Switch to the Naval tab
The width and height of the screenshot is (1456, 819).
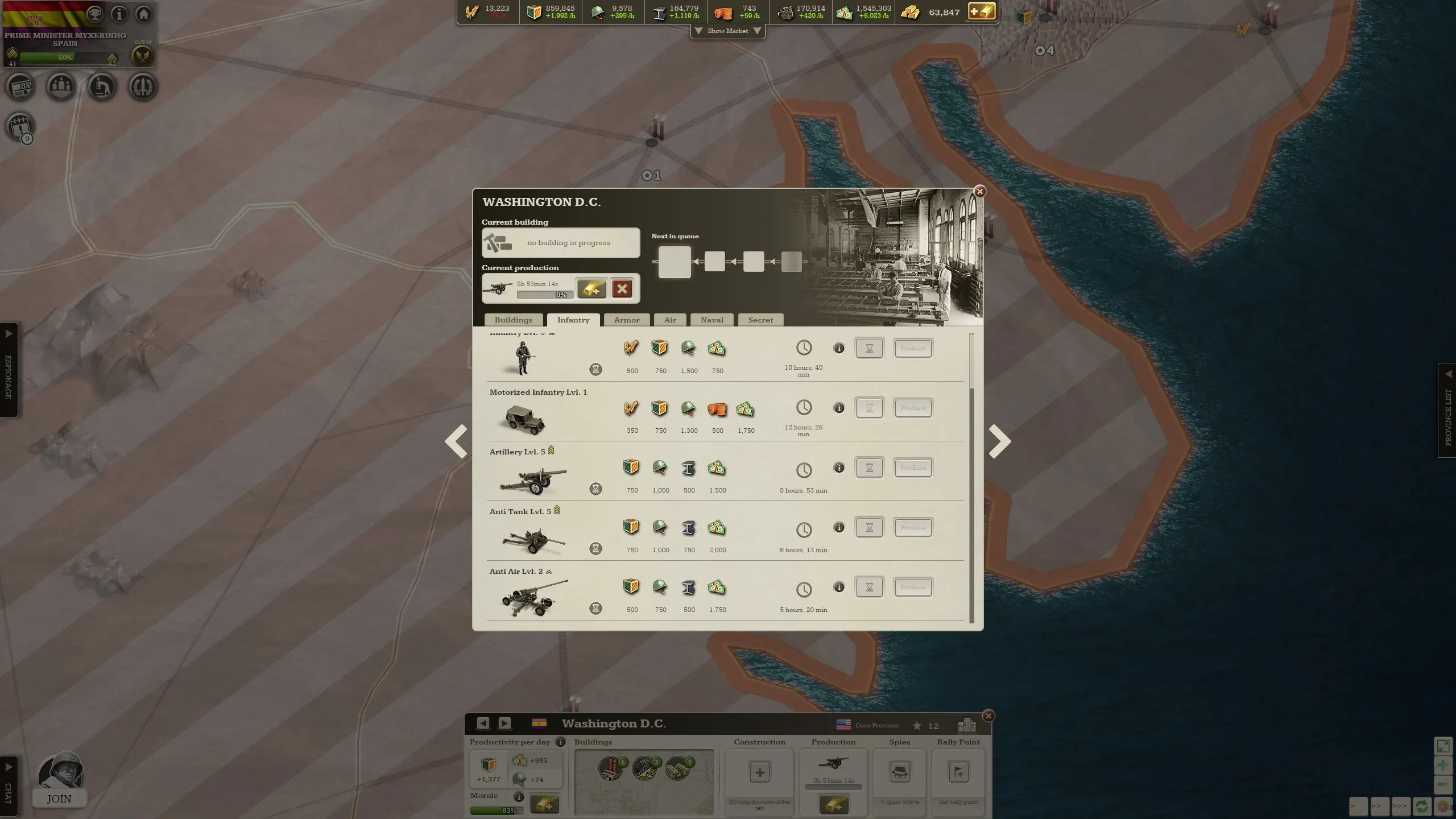712,320
